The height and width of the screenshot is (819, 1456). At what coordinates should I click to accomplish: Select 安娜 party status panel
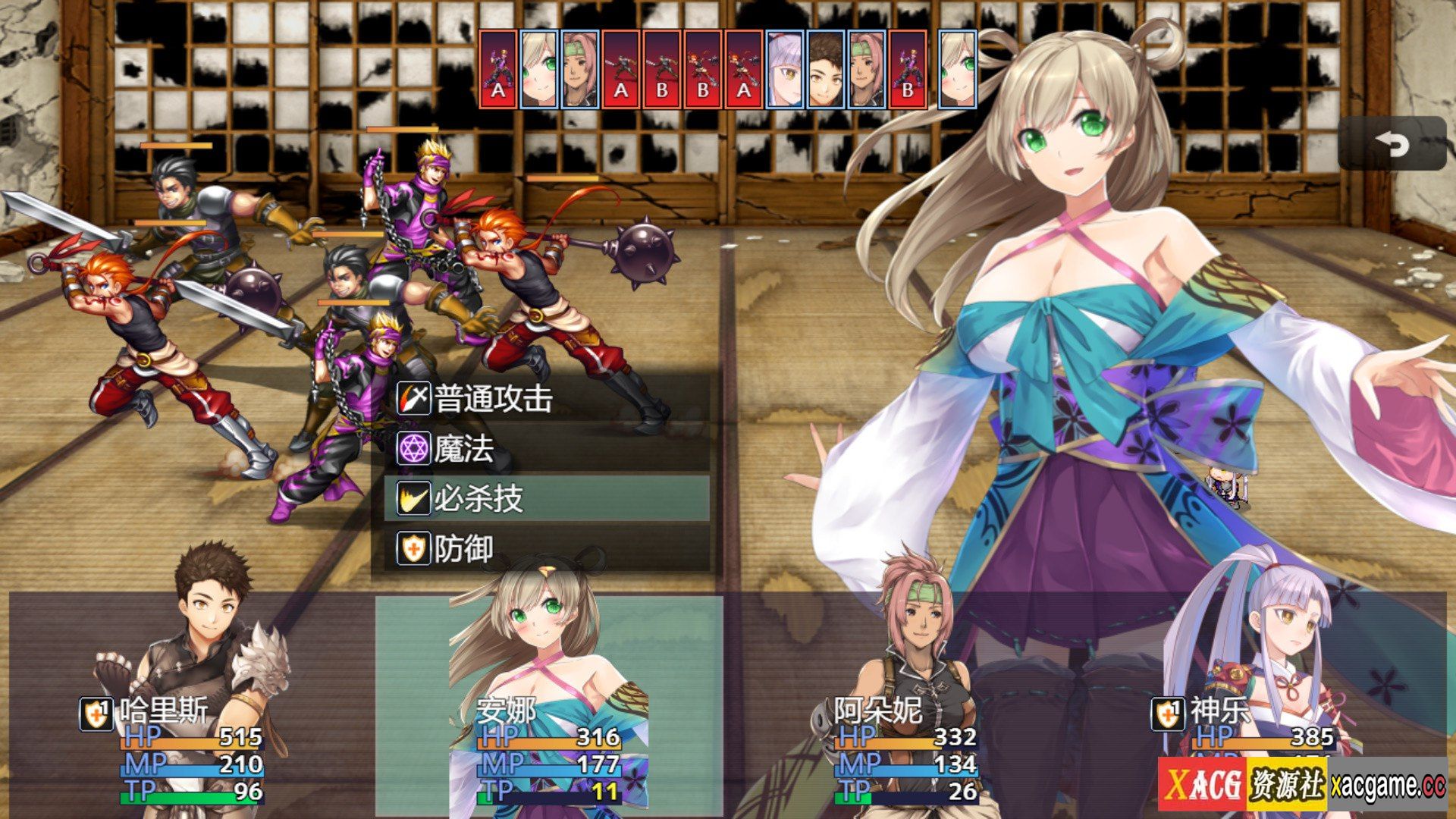[x=549, y=705]
